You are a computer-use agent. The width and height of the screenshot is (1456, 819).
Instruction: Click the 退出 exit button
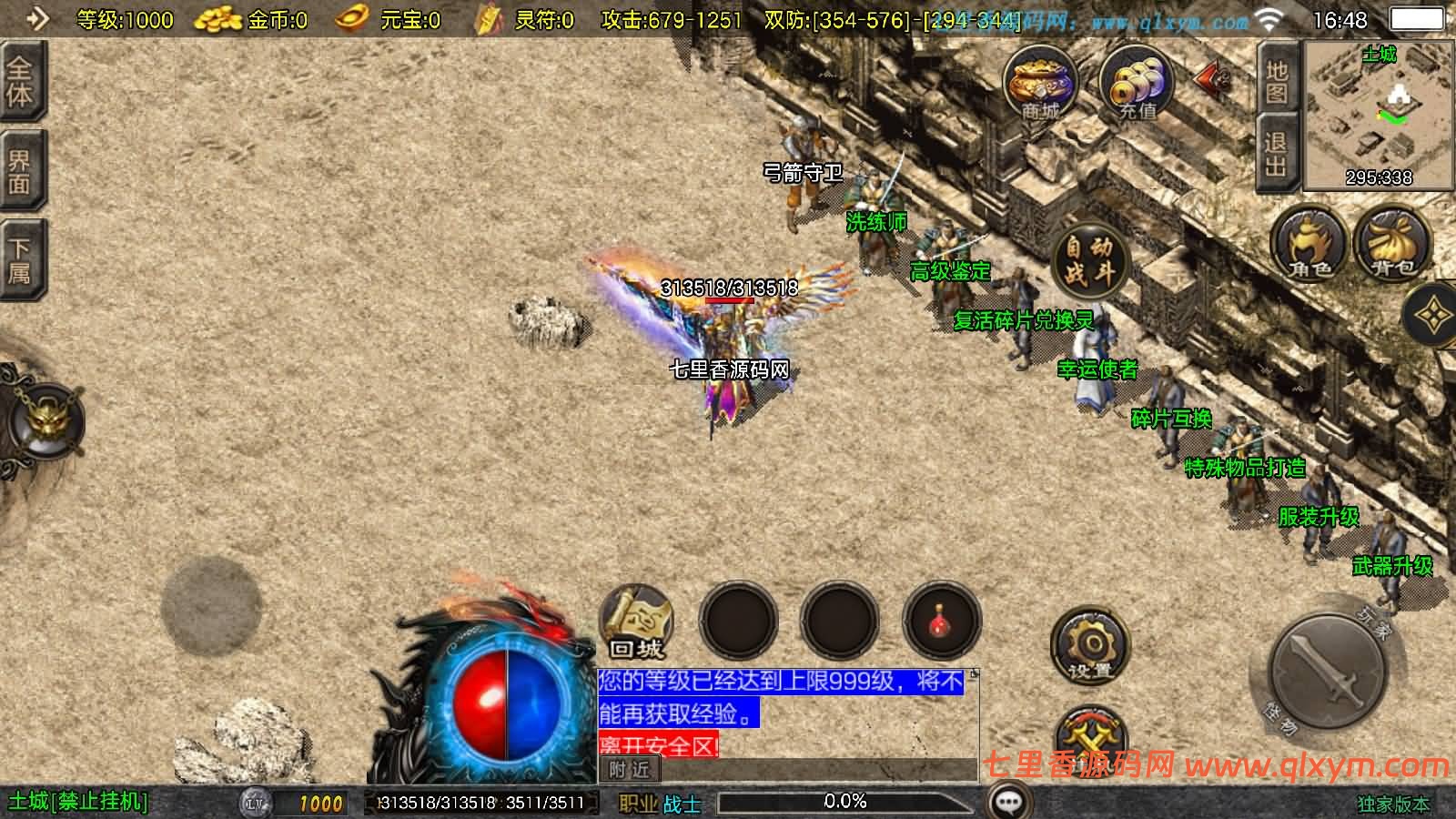(x=1276, y=155)
